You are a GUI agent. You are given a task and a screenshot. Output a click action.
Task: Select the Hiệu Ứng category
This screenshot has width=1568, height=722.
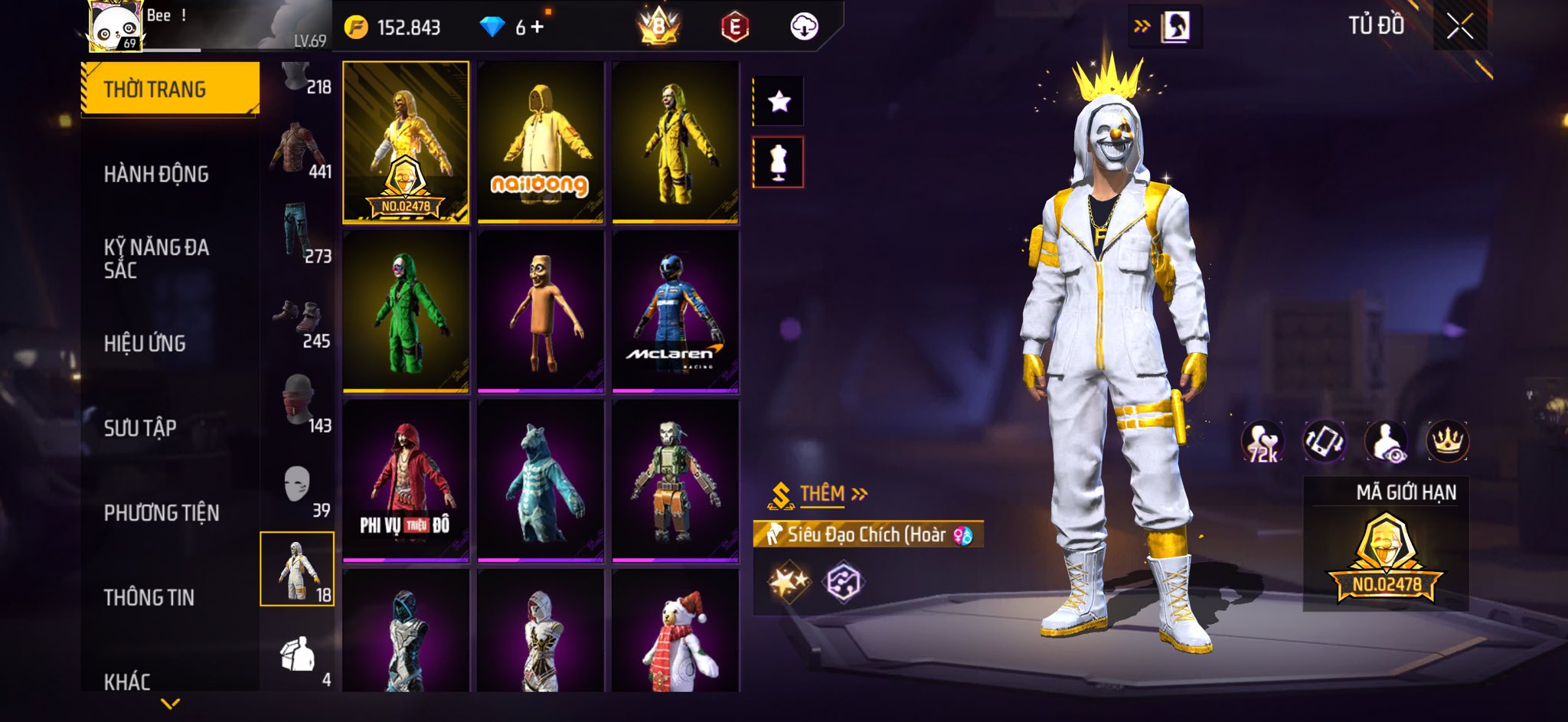coord(145,344)
